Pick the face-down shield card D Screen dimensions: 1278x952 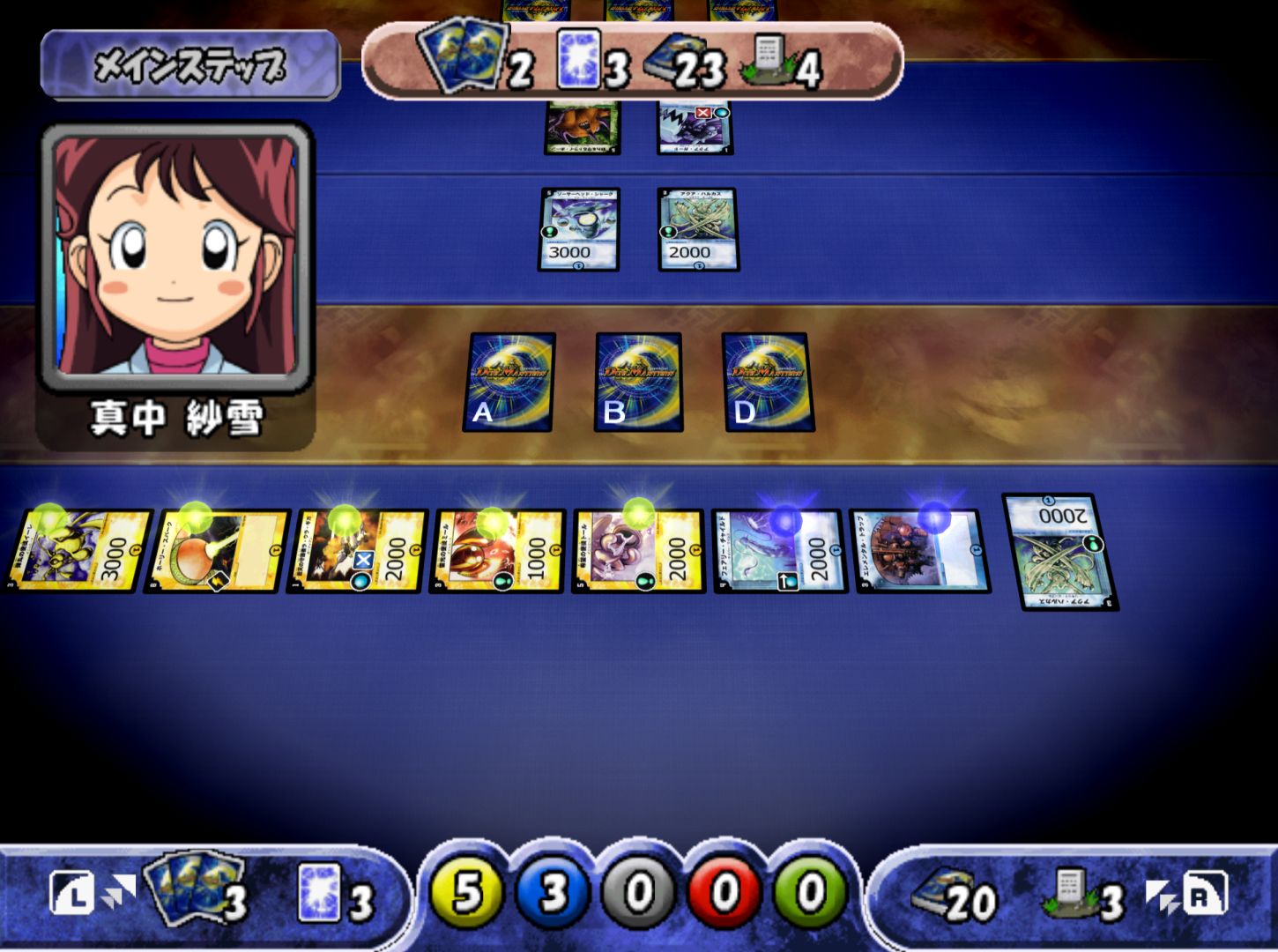(x=768, y=381)
